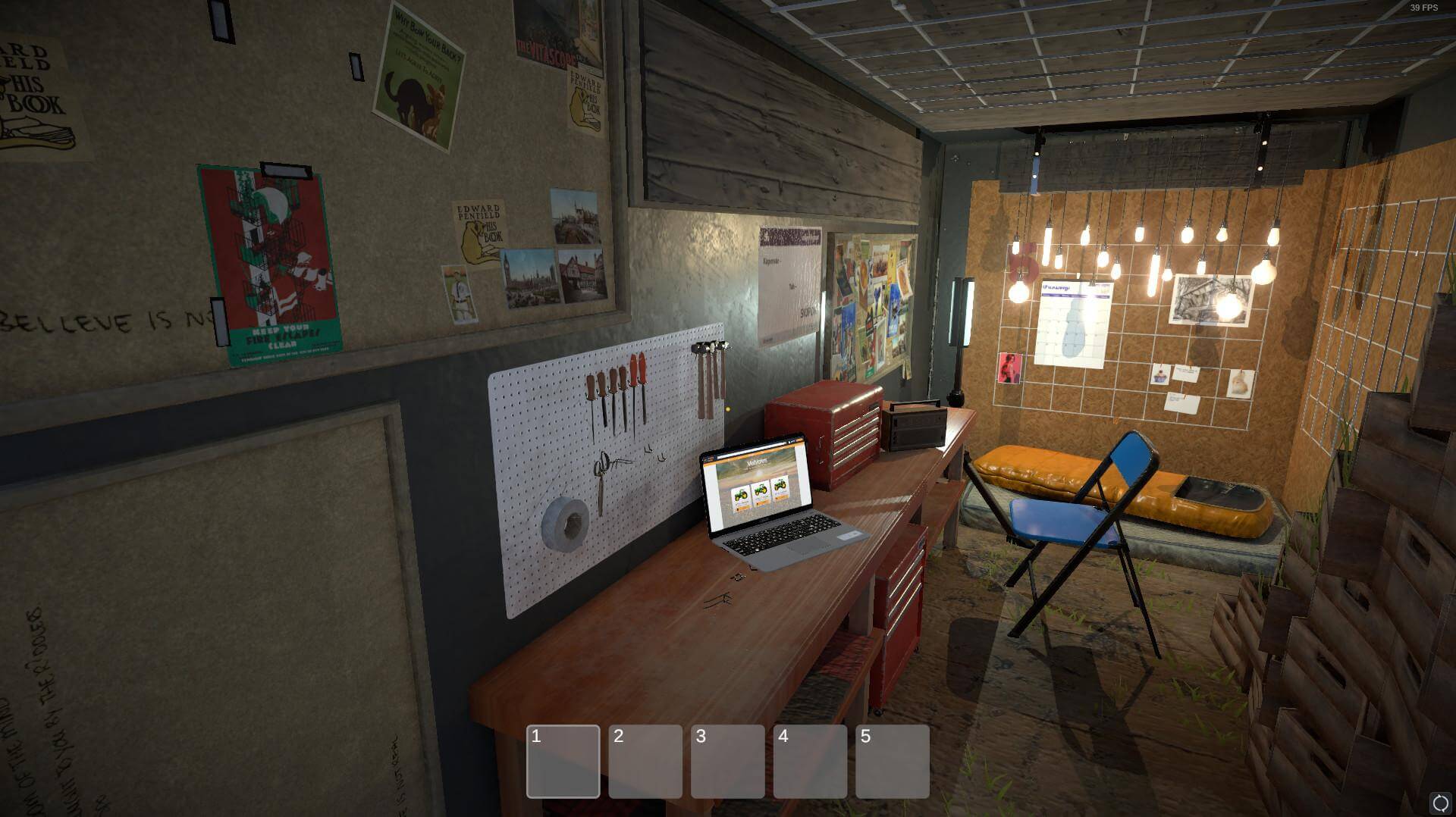Click the circular arrows refresh icon
Image resolution: width=1456 pixels, height=817 pixels.
coord(1439,803)
